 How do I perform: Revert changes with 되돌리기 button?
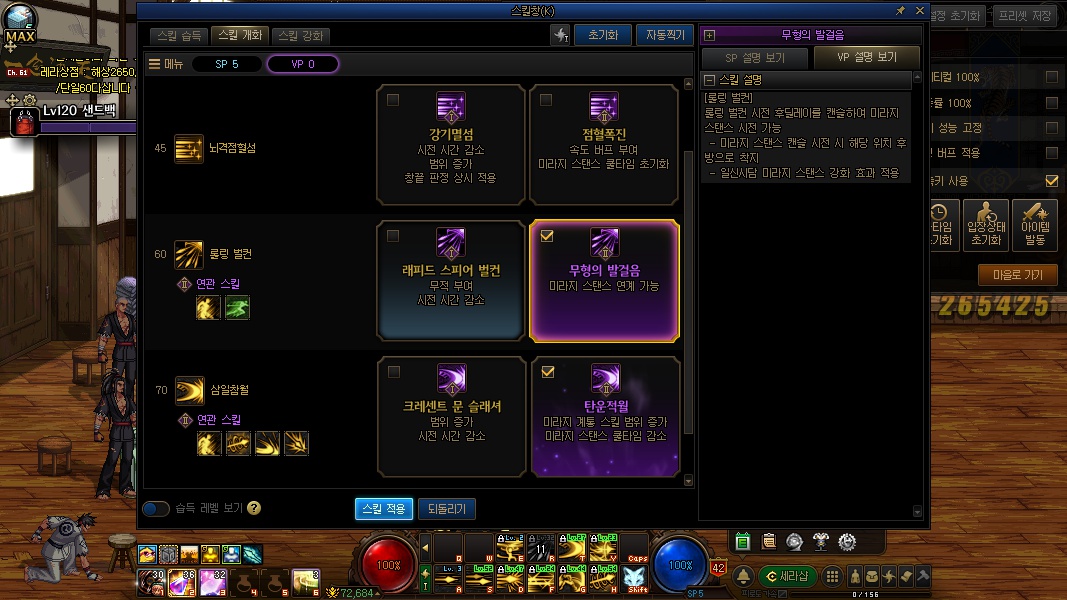coord(446,509)
